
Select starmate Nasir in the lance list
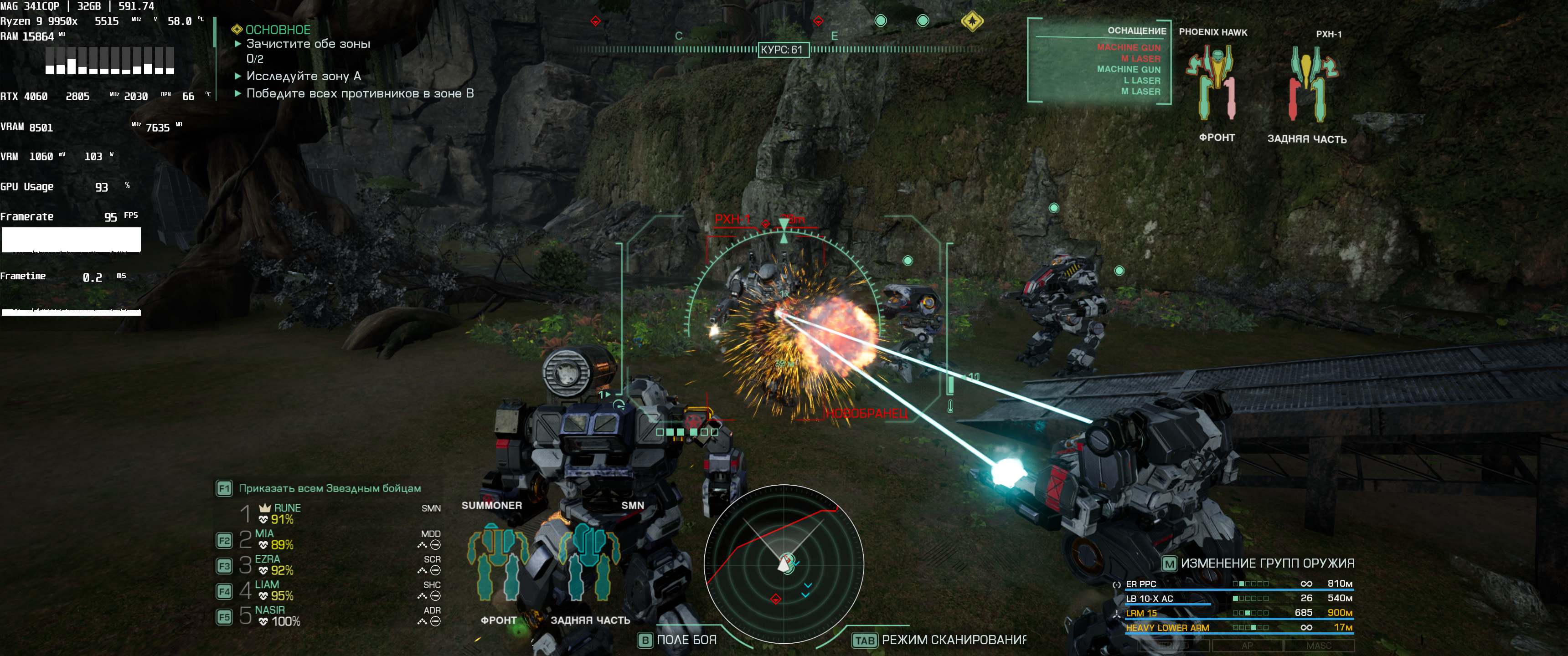pyautogui.click(x=270, y=610)
